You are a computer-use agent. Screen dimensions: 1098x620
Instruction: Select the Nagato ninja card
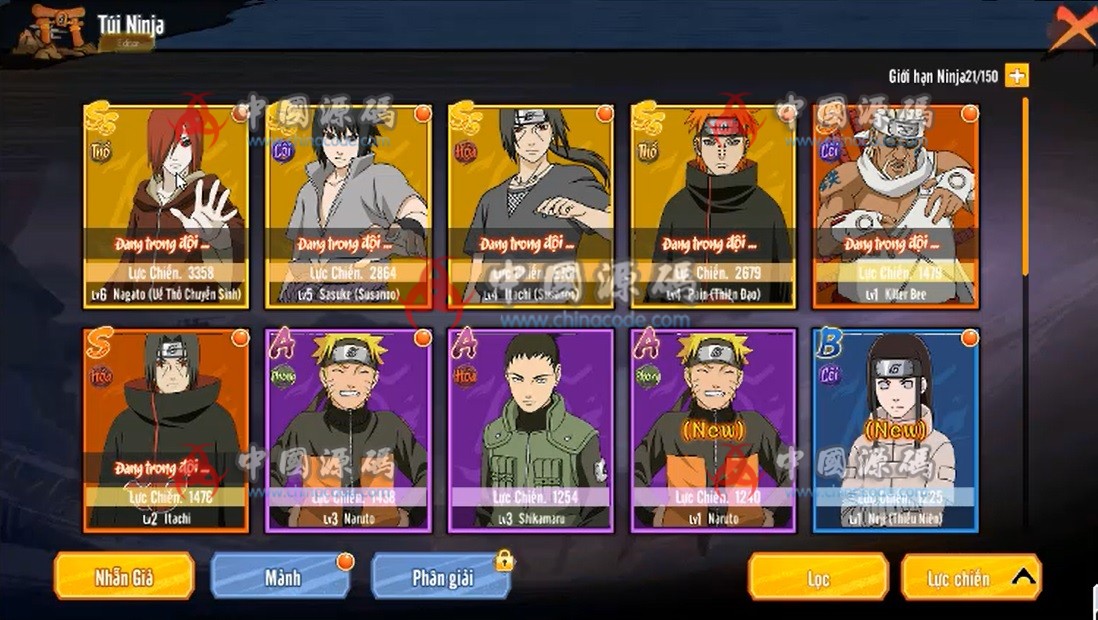[166, 205]
